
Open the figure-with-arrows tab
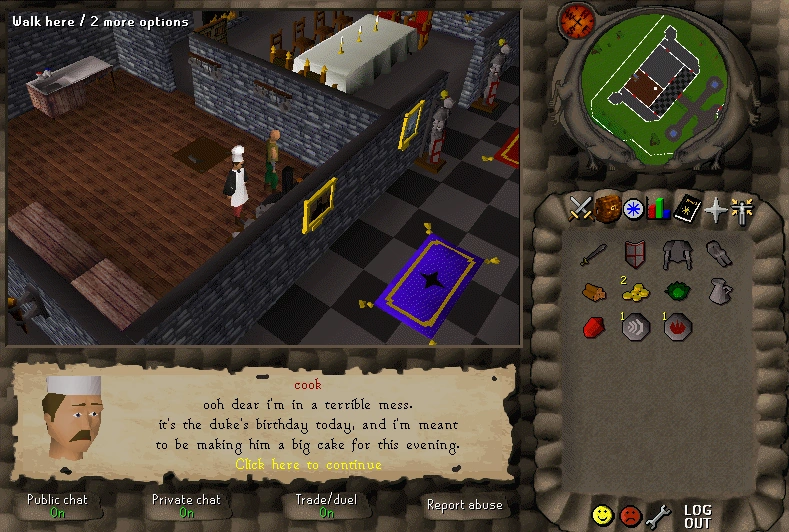point(740,209)
